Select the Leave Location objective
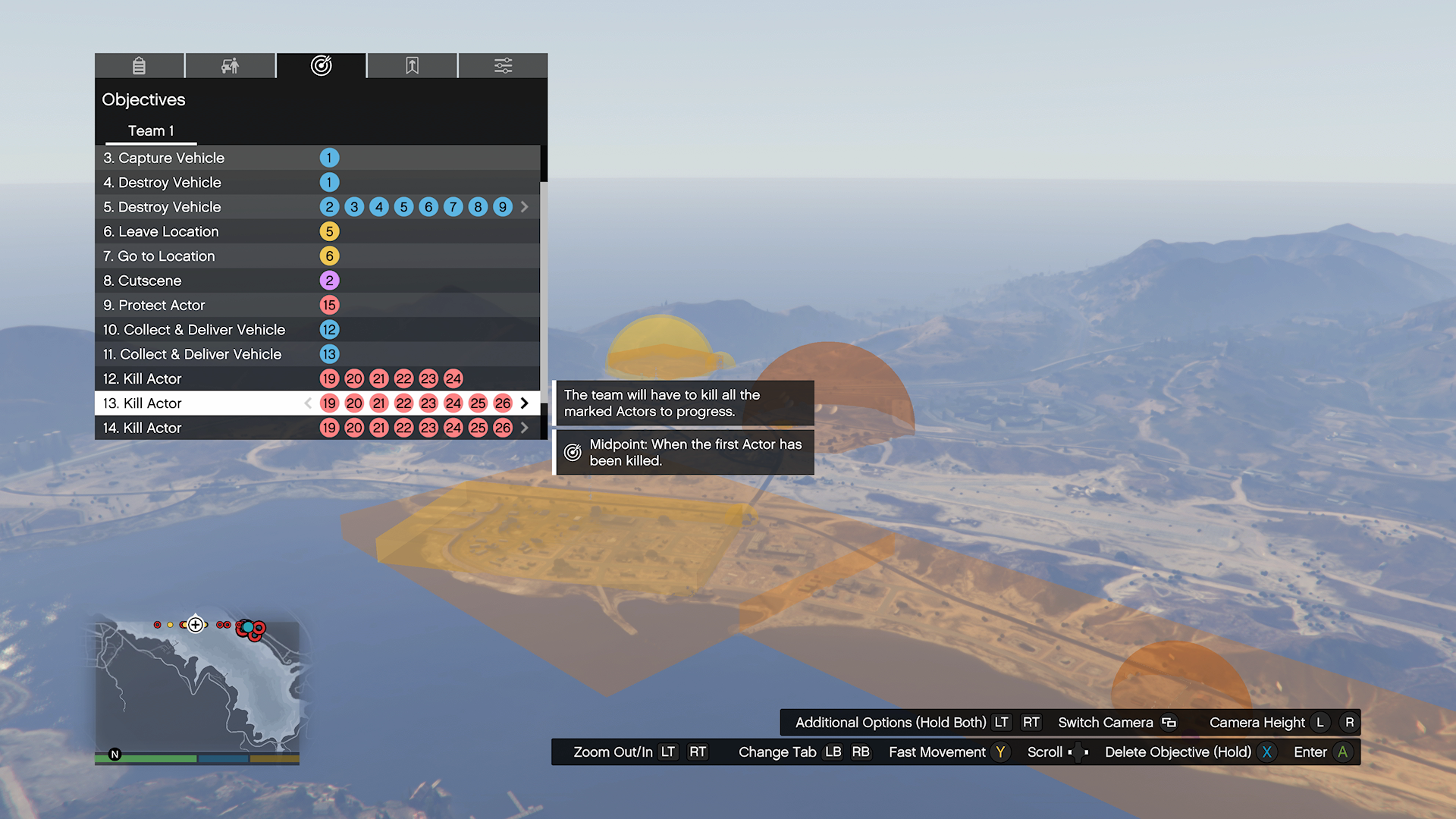Screen dimensions: 1456x819 [161, 232]
